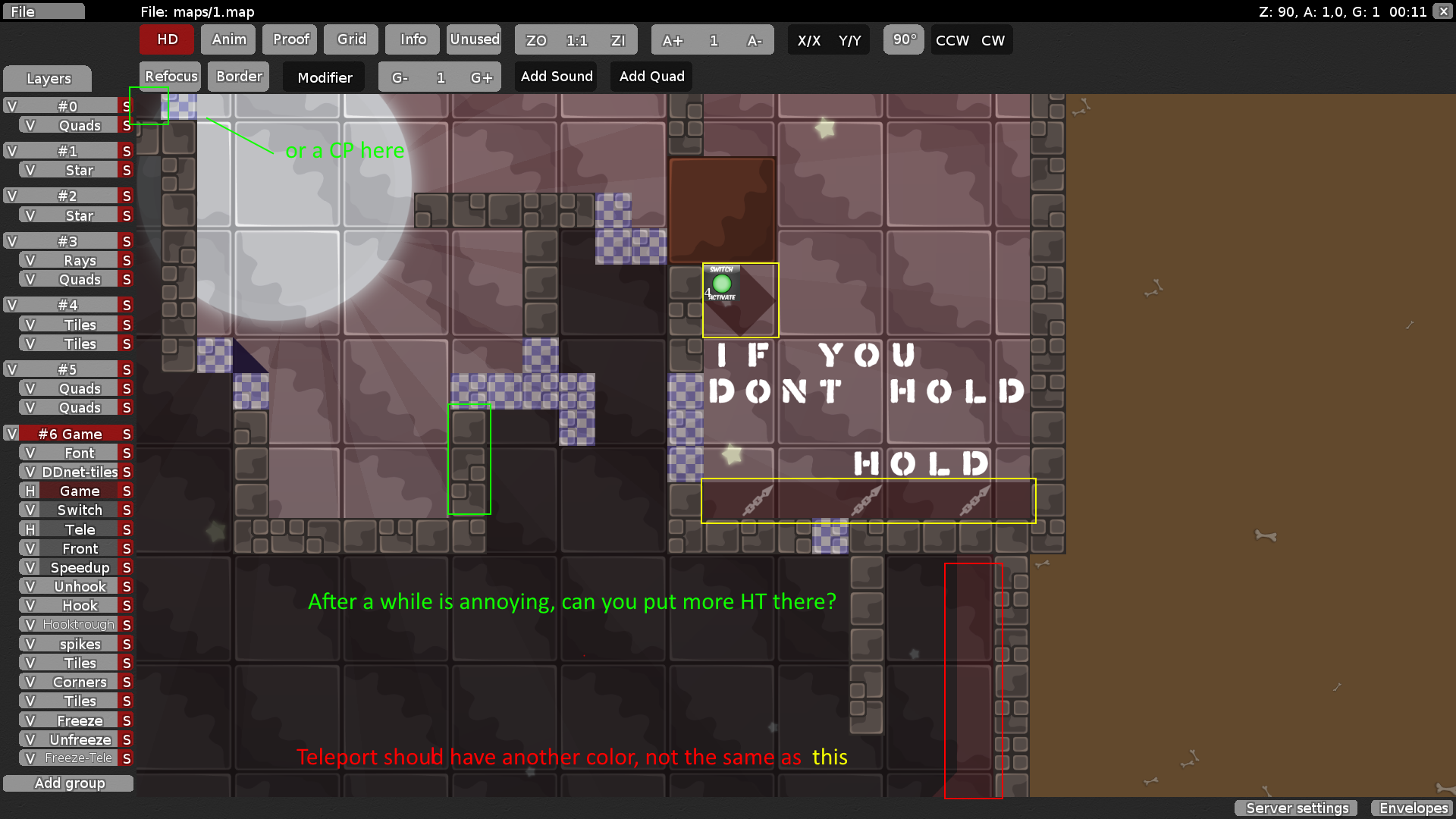The width and height of the screenshot is (1456, 819).
Task: Rotate selection counter-clockwise with CCW
Action: tap(952, 40)
